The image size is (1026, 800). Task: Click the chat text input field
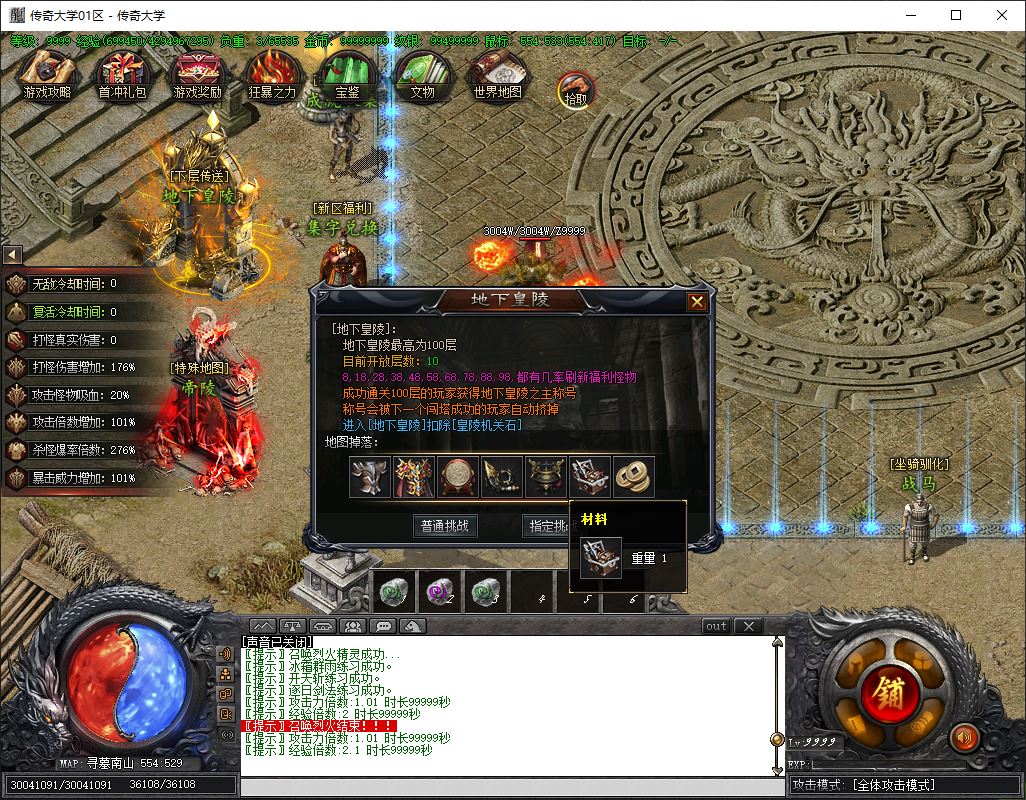coord(510,787)
